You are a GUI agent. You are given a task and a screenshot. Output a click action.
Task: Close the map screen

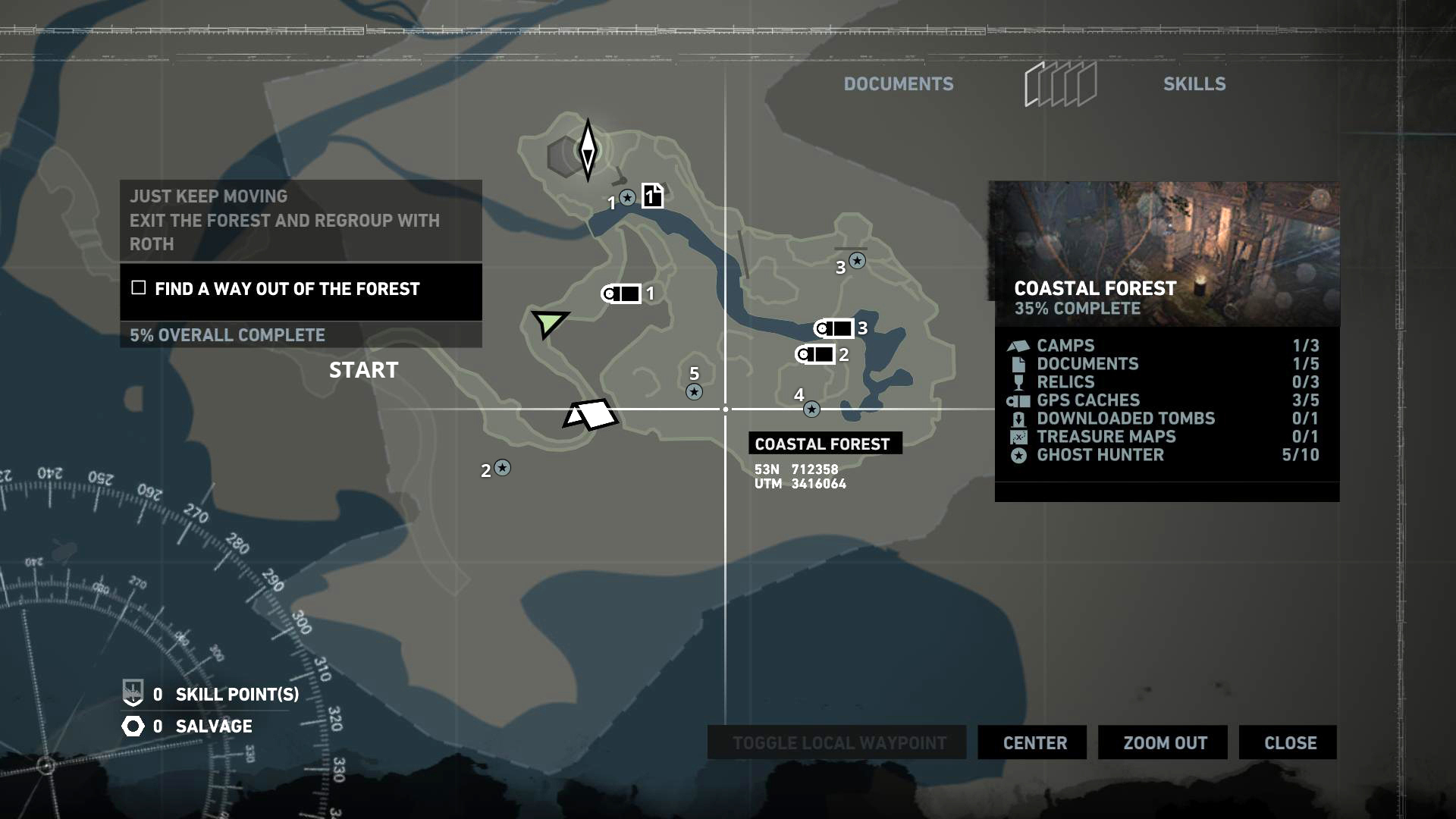(1290, 743)
